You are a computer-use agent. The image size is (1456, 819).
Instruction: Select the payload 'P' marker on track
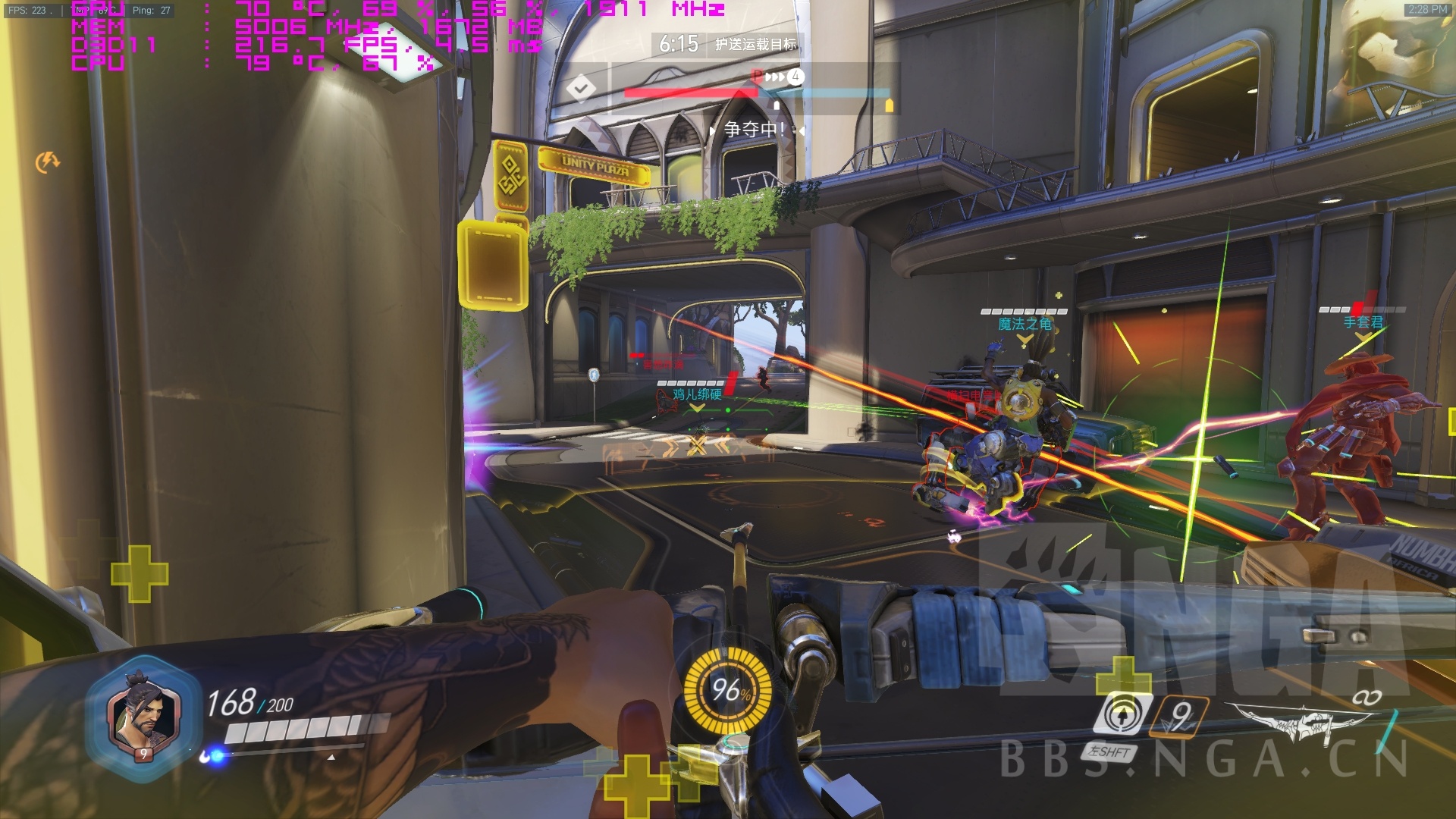(757, 76)
